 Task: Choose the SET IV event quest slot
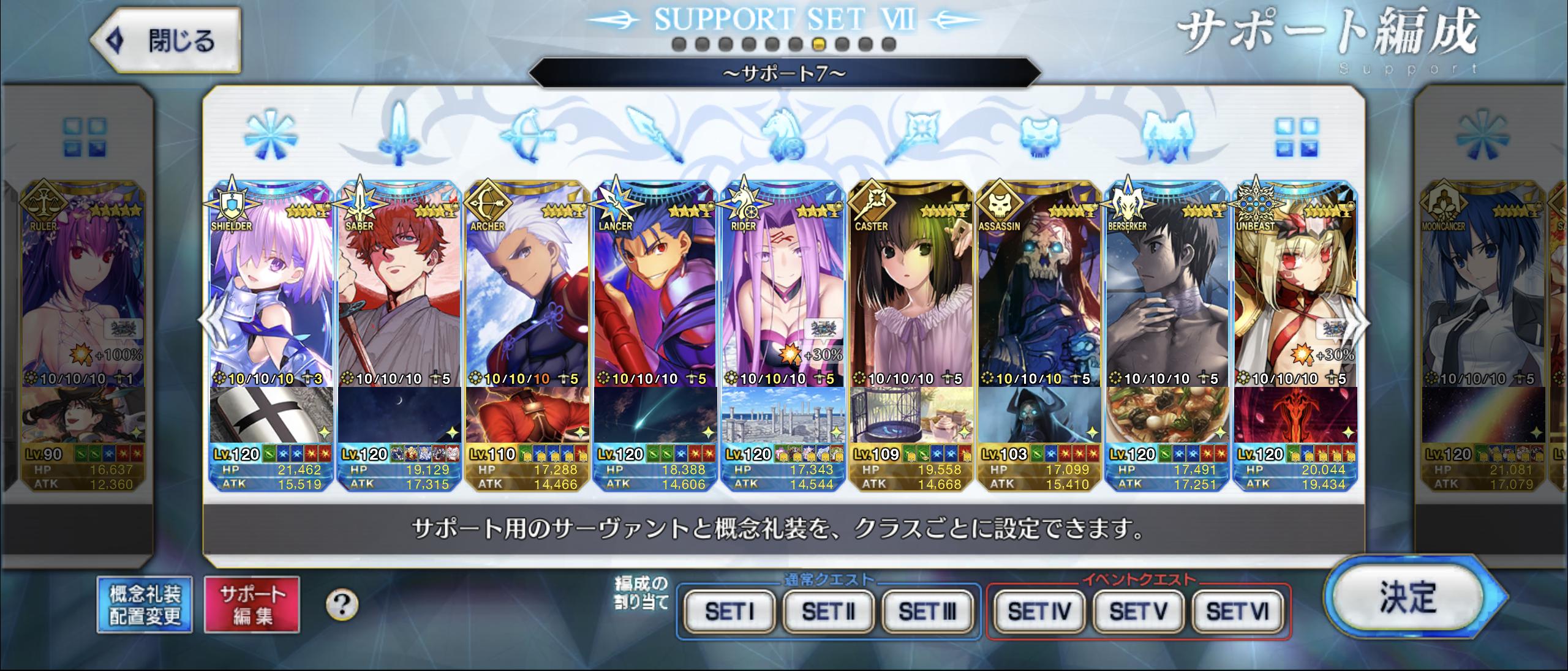pos(1039,610)
